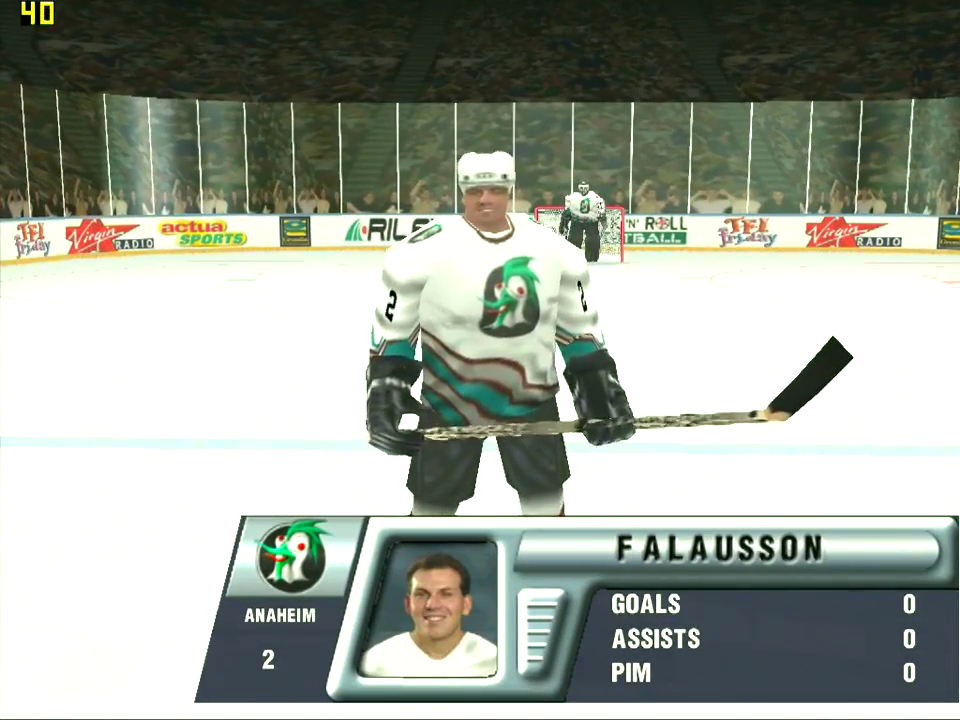The width and height of the screenshot is (960, 720).
Task: Click the Anaheim team logo icon
Action: pos(291,556)
